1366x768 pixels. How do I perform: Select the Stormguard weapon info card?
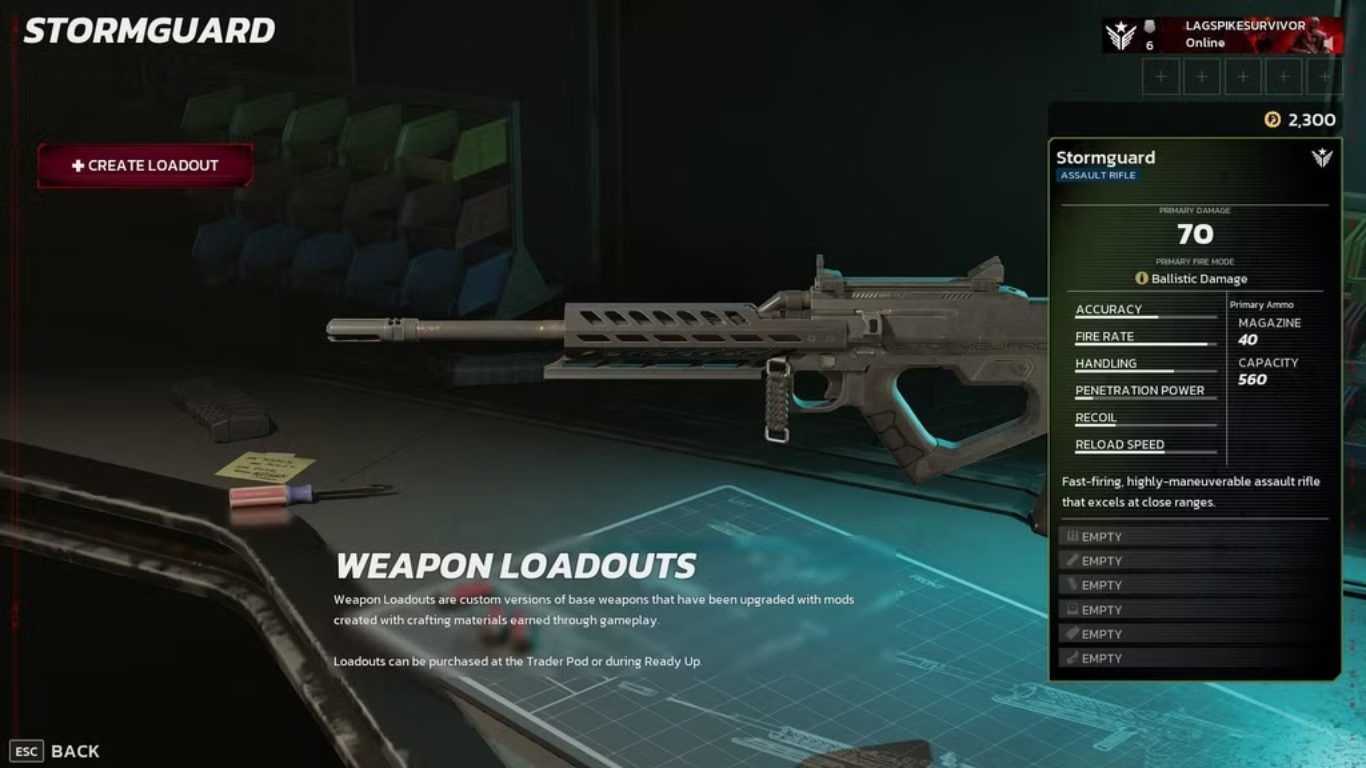click(x=1194, y=166)
